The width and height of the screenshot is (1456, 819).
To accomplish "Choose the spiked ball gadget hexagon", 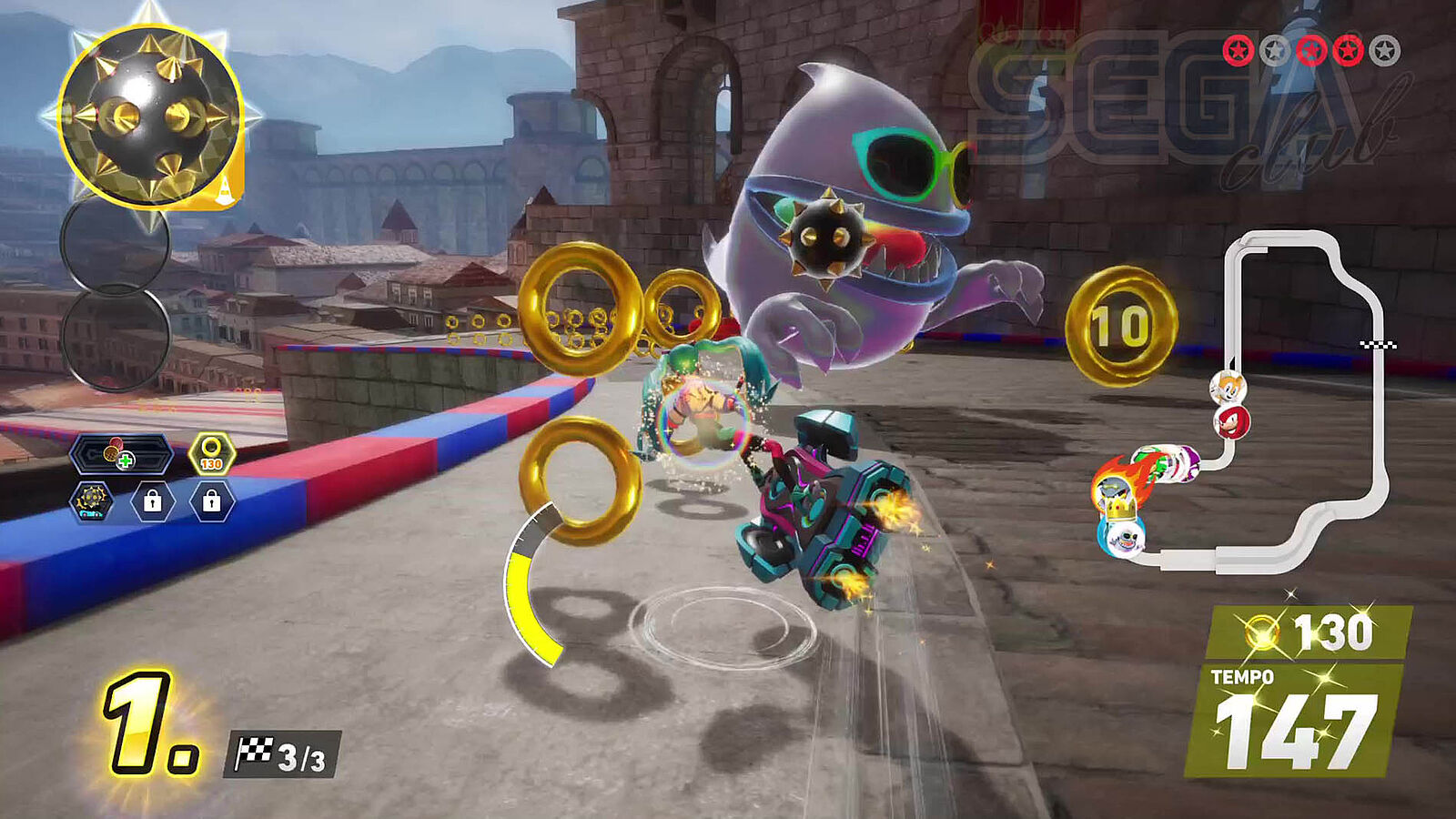I will (92, 501).
